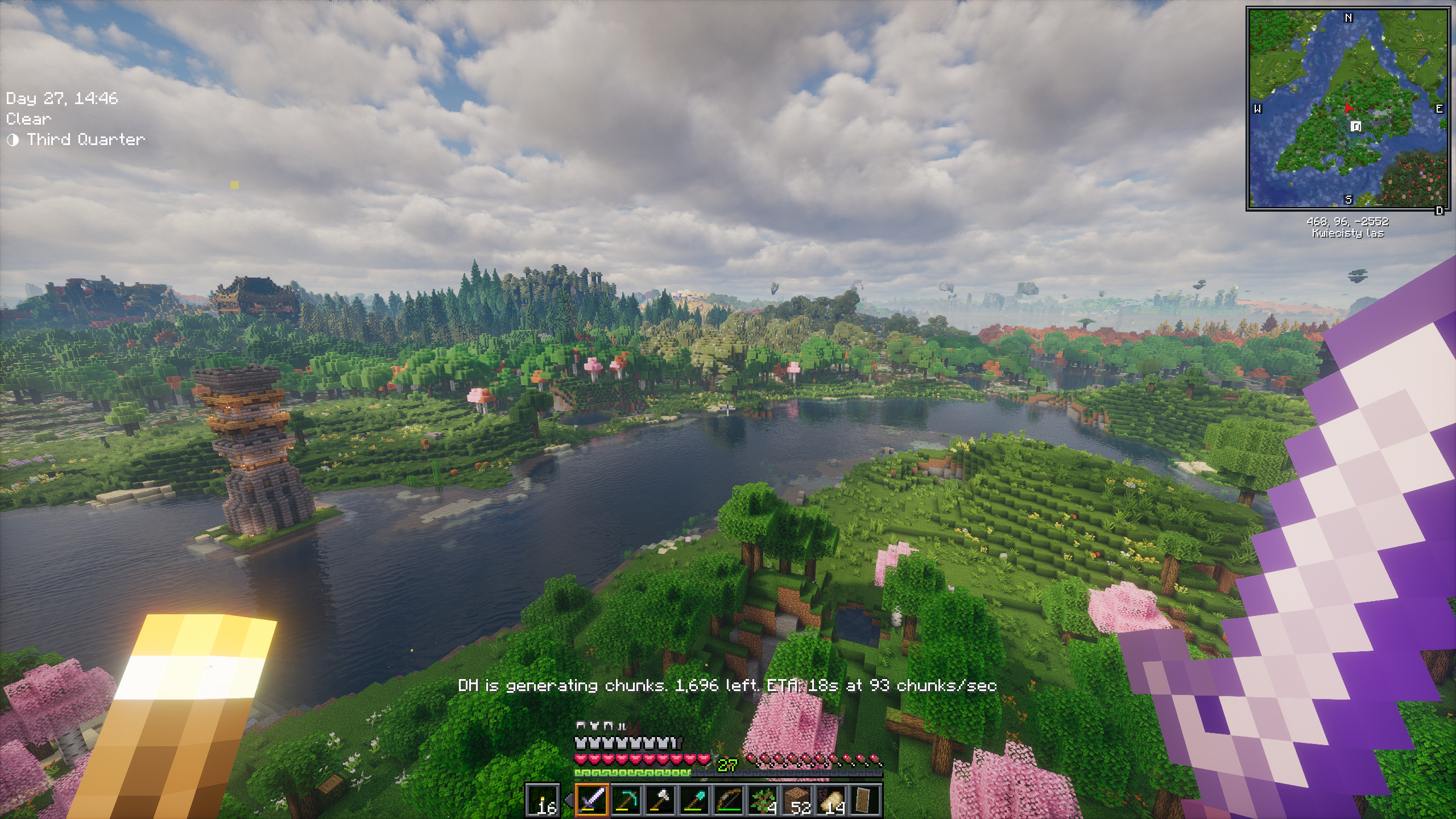Select the diamond pickaxe hotbar slot

[626, 800]
